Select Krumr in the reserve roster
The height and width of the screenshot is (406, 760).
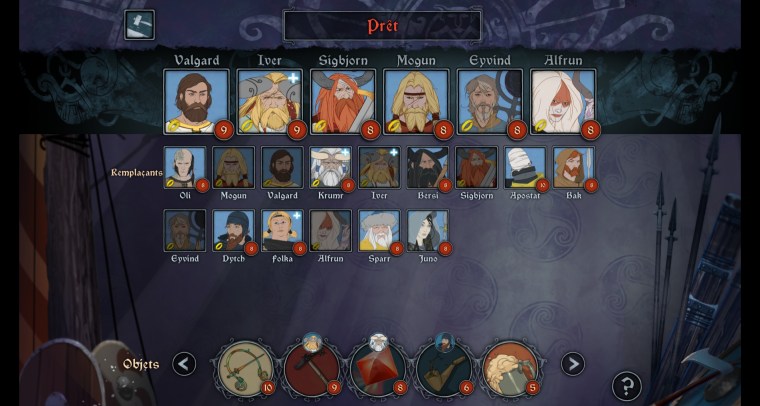(331, 168)
